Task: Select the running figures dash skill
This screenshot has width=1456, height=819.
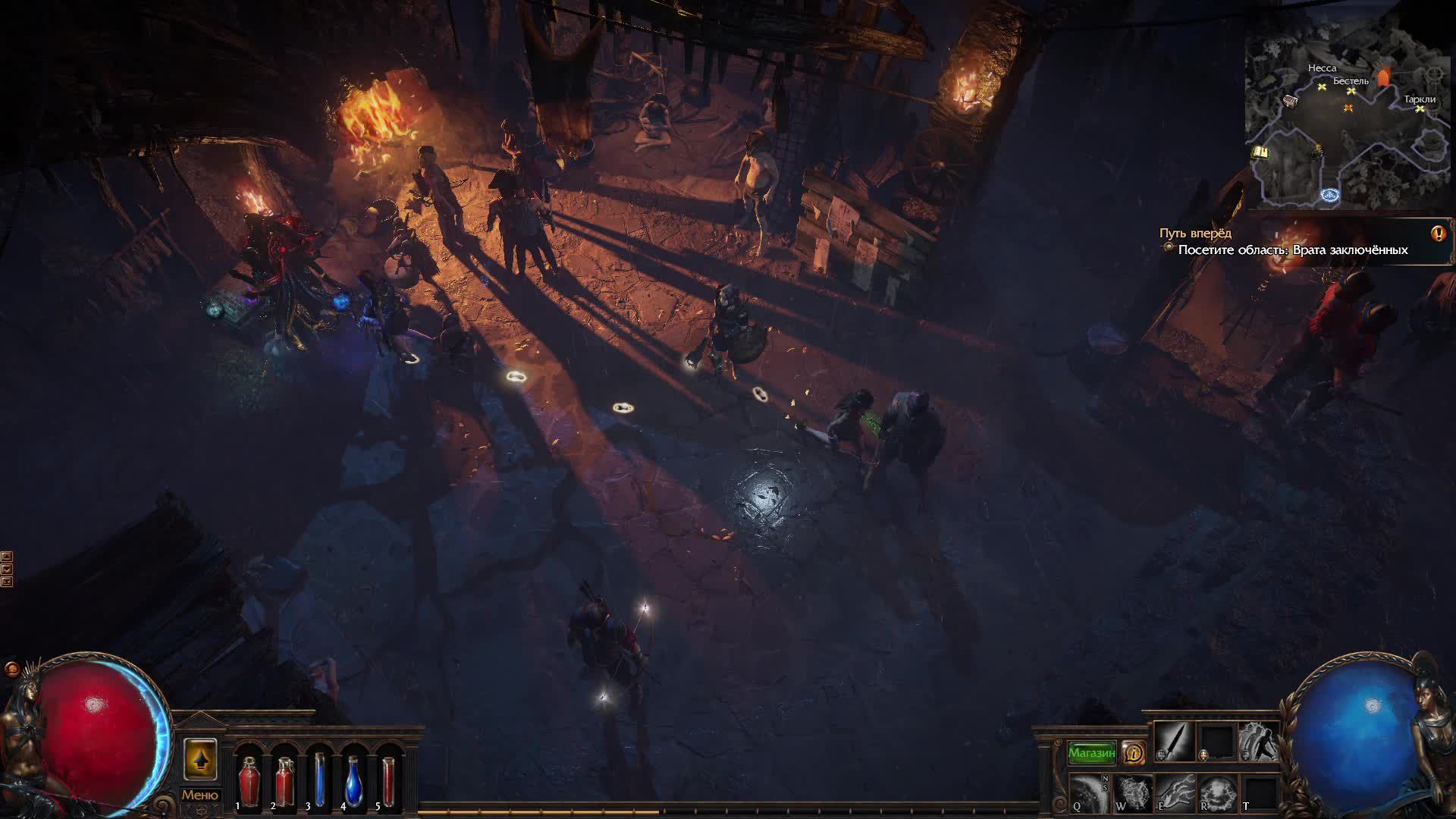Action: coord(1258,741)
